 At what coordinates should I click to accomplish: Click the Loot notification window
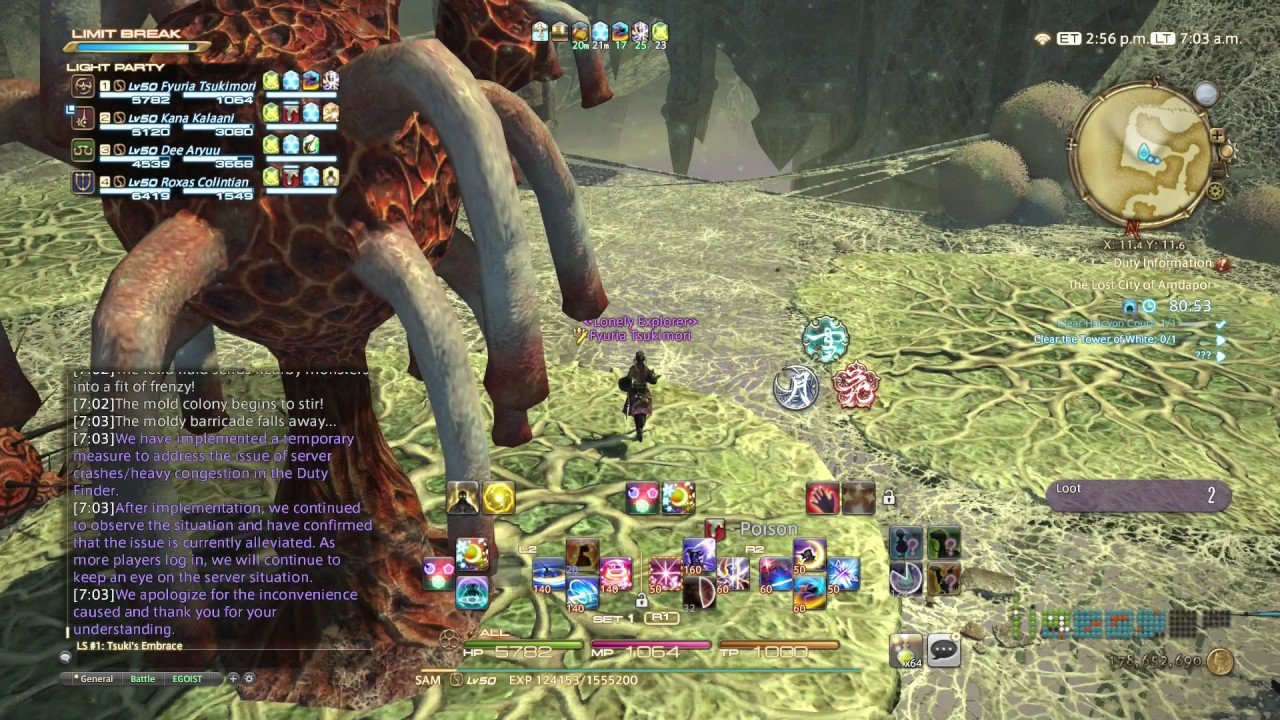pos(1137,495)
